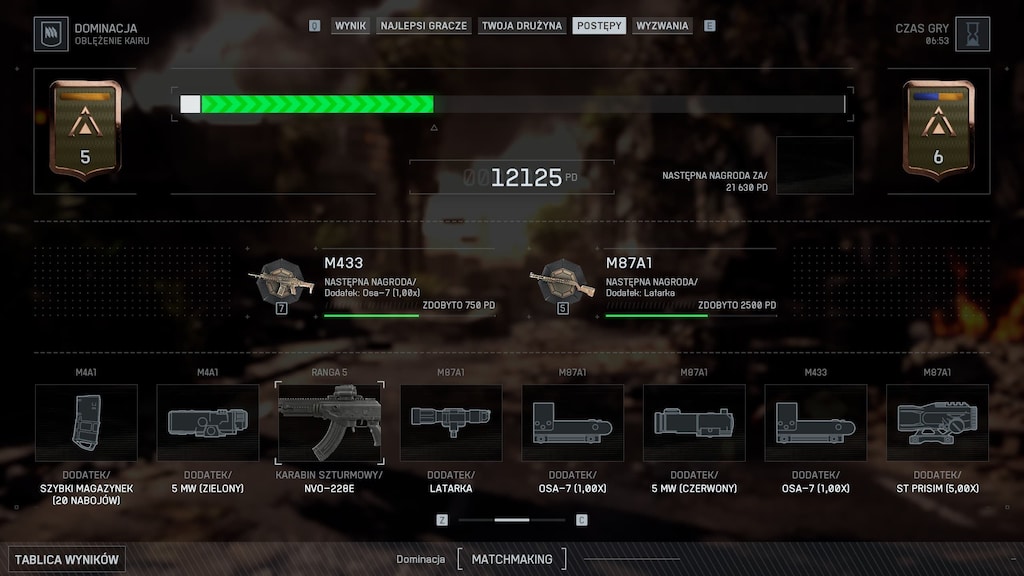Open the Najlepsi Gracze tab

pyautogui.click(x=423, y=25)
